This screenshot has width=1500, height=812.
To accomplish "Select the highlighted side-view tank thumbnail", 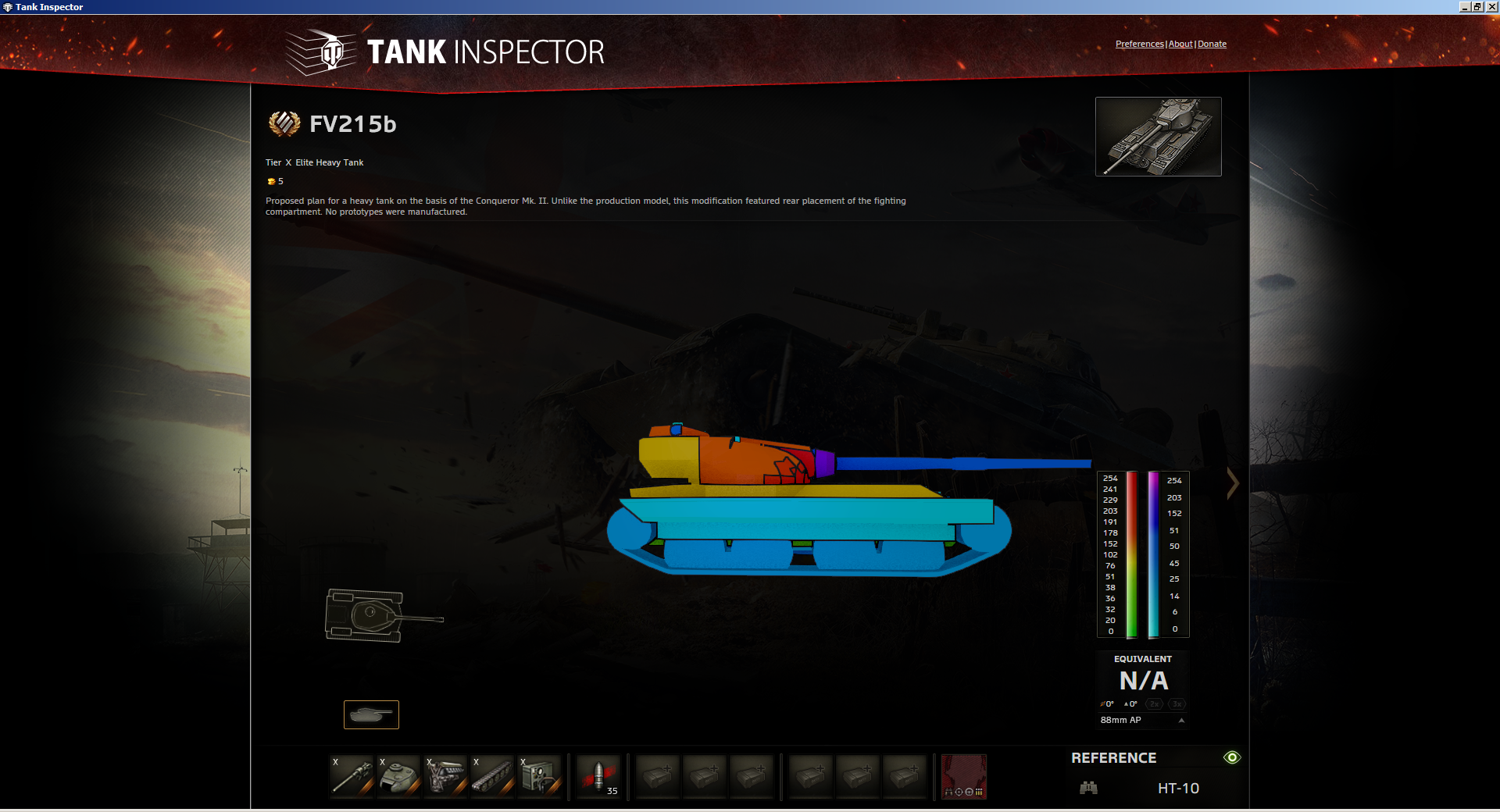I will [371, 714].
